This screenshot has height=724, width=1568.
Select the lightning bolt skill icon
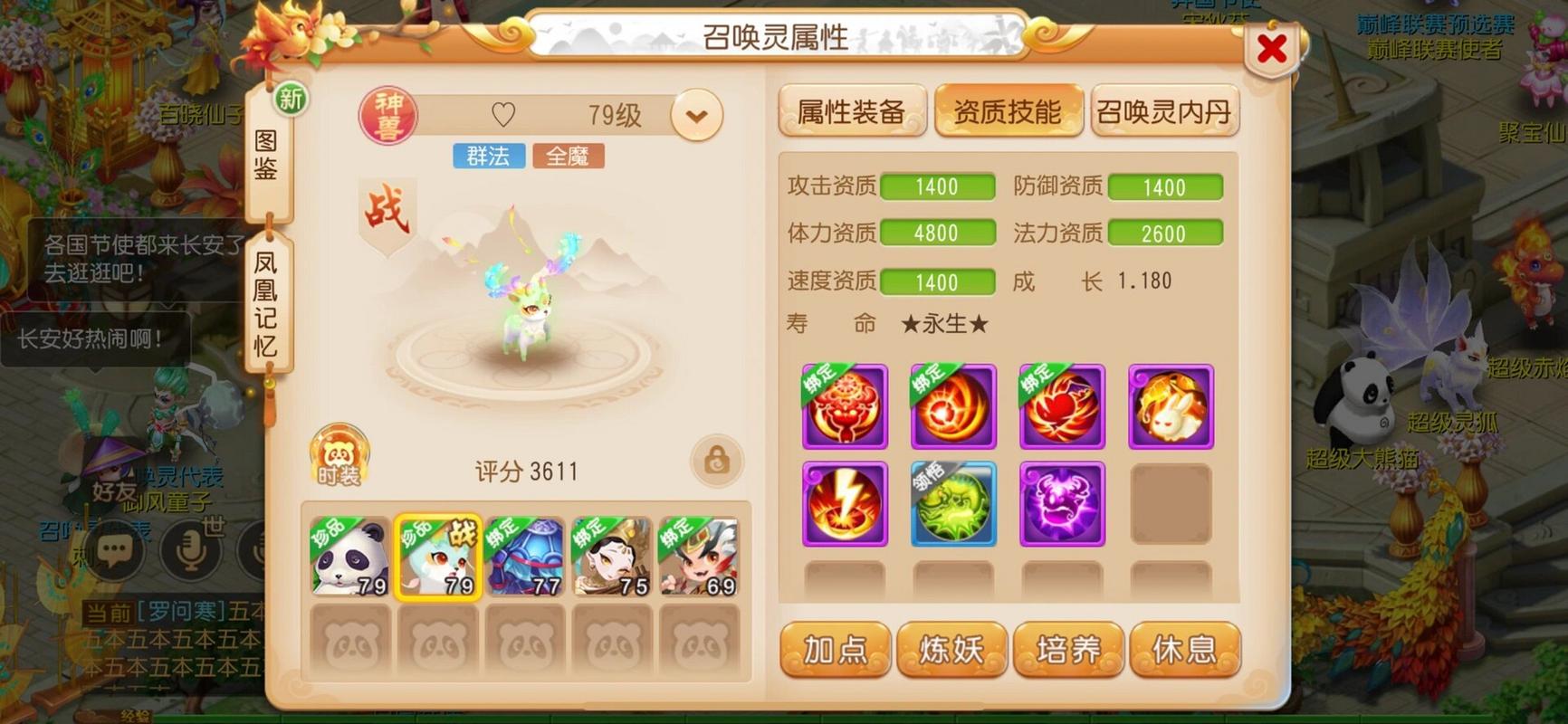[843, 504]
